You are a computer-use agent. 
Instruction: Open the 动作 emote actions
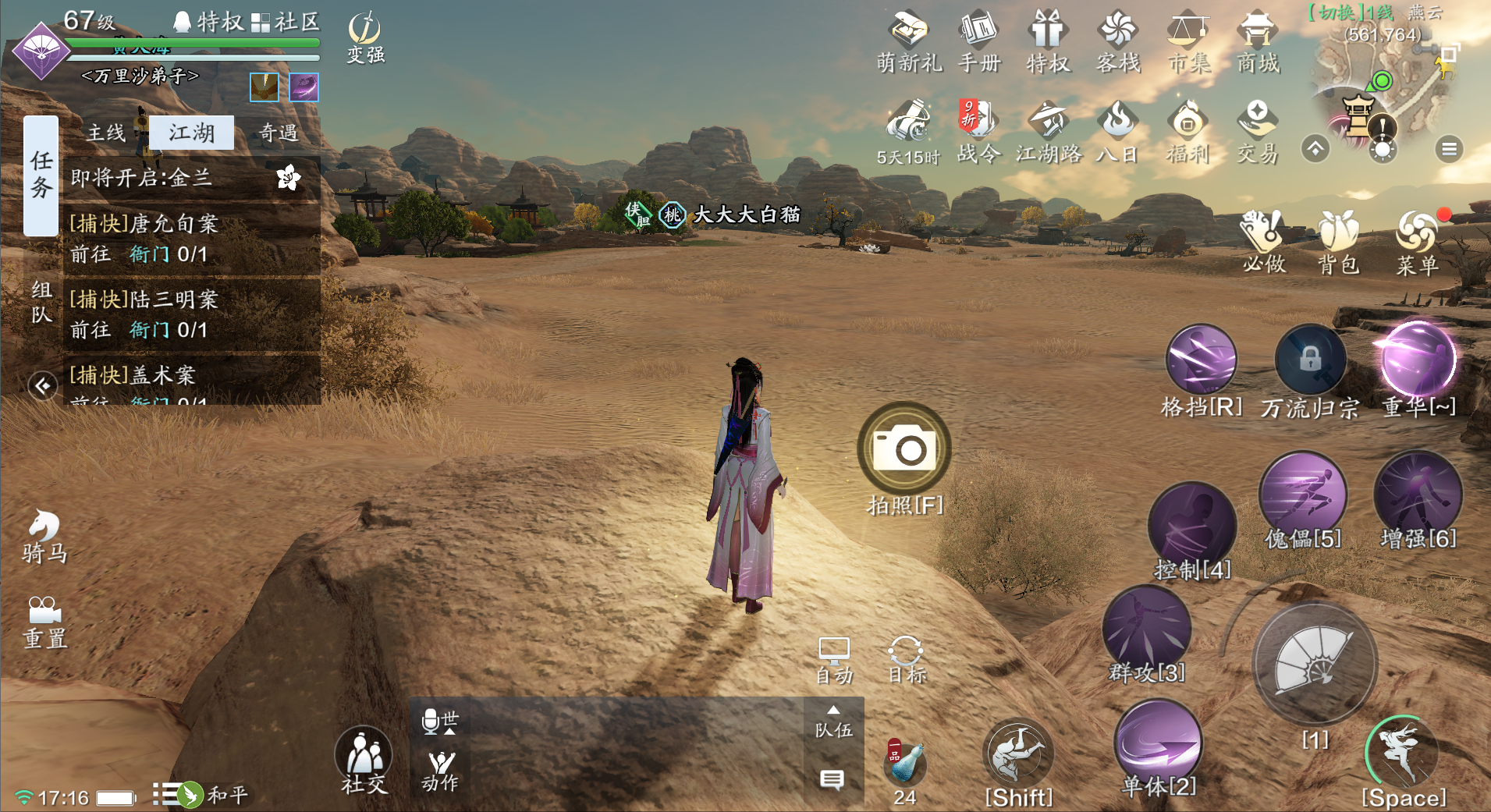point(440,770)
